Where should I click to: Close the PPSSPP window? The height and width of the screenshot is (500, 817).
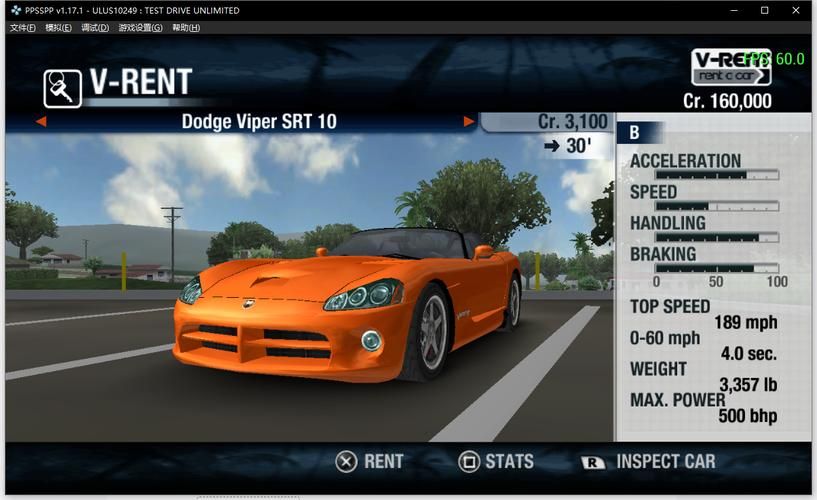tap(798, 10)
